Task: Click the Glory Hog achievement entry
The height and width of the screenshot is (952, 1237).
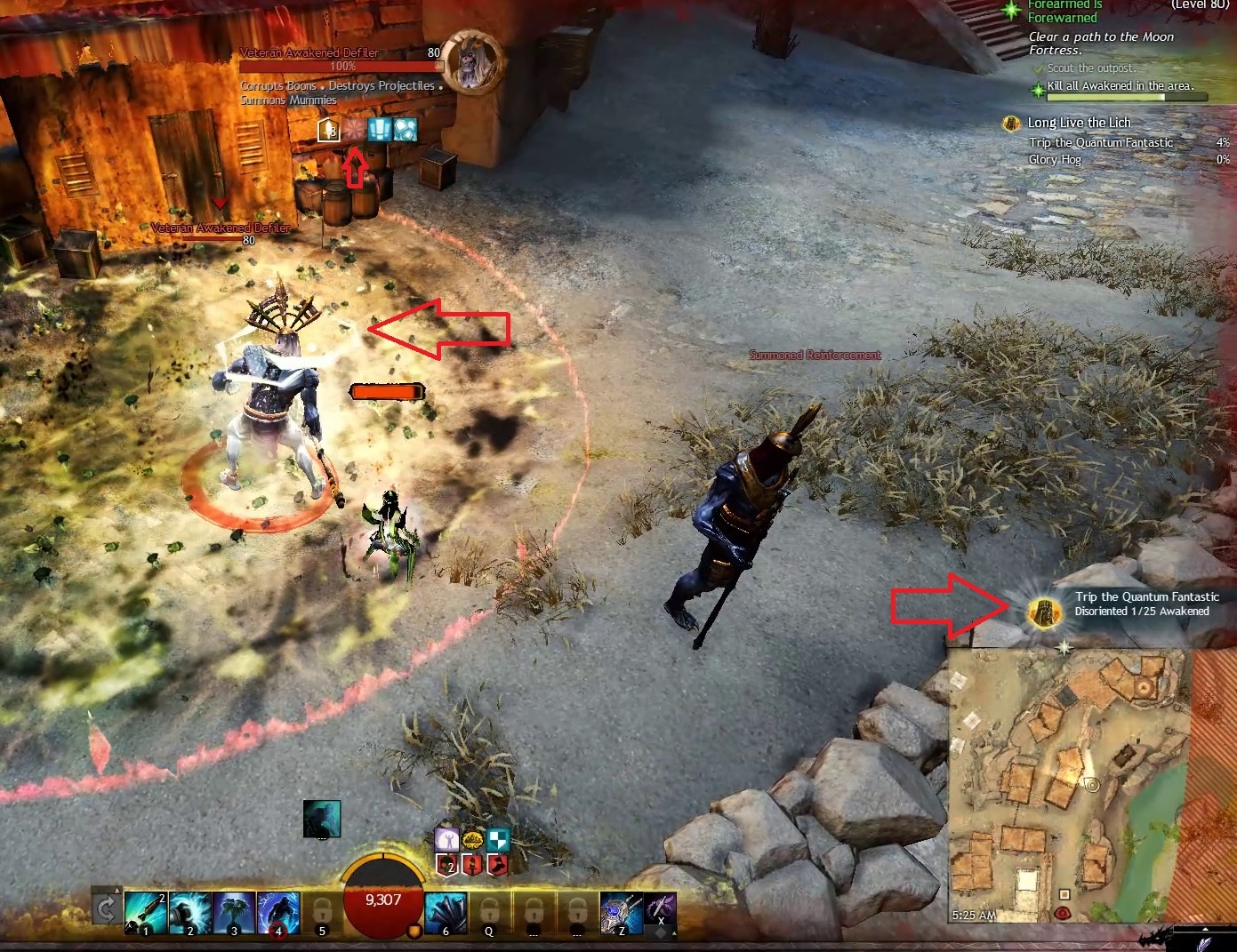Action: pyautogui.click(x=1055, y=159)
